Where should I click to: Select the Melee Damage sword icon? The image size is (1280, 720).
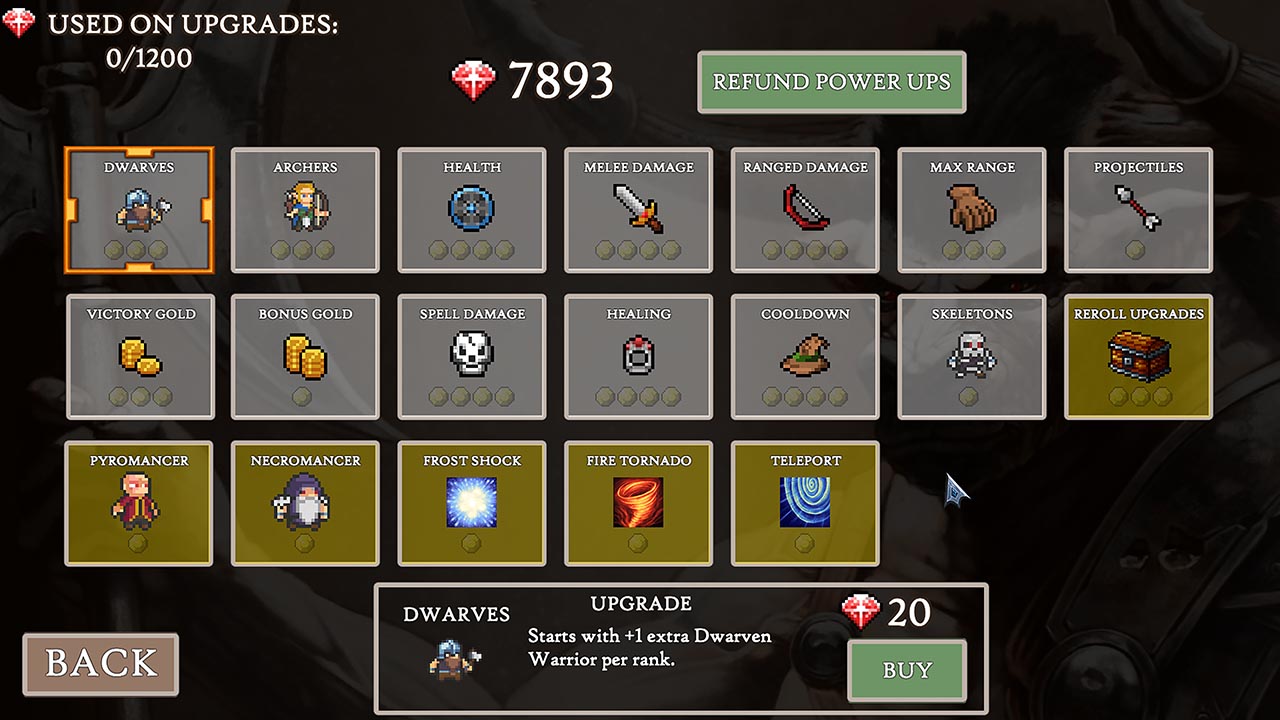tap(638, 210)
